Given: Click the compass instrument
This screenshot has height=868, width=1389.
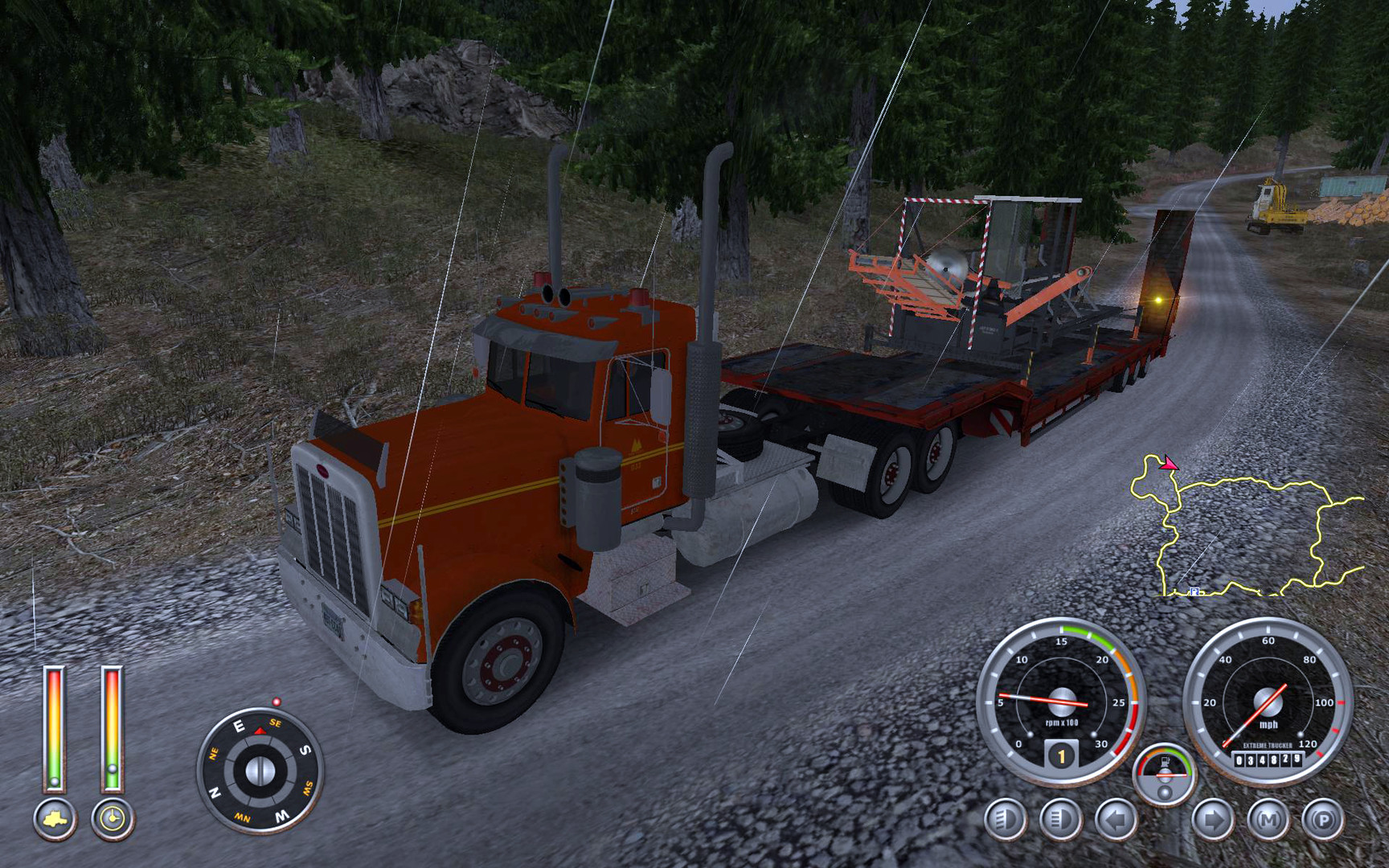Looking at the screenshot, I should (260, 770).
